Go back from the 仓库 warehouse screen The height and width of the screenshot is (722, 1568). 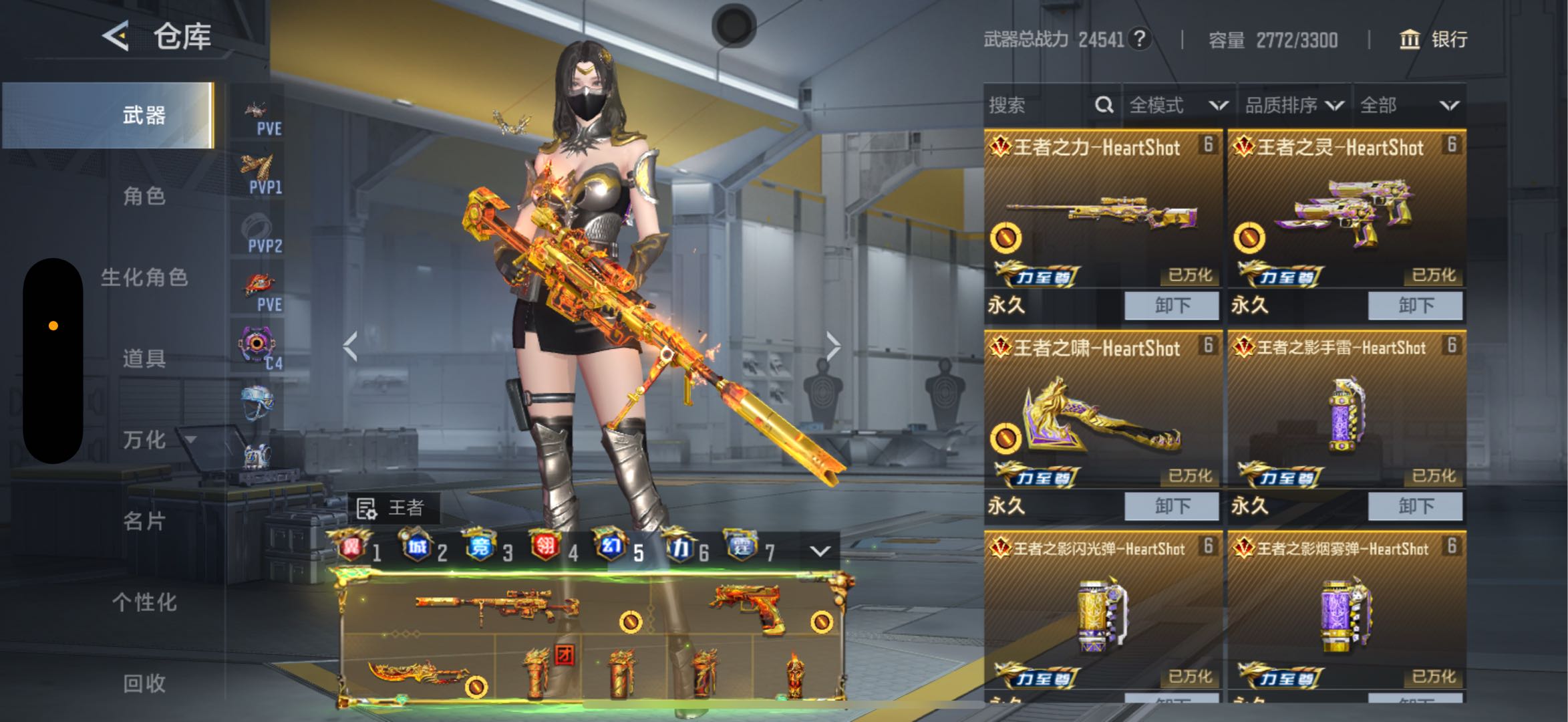(x=116, y=35)
